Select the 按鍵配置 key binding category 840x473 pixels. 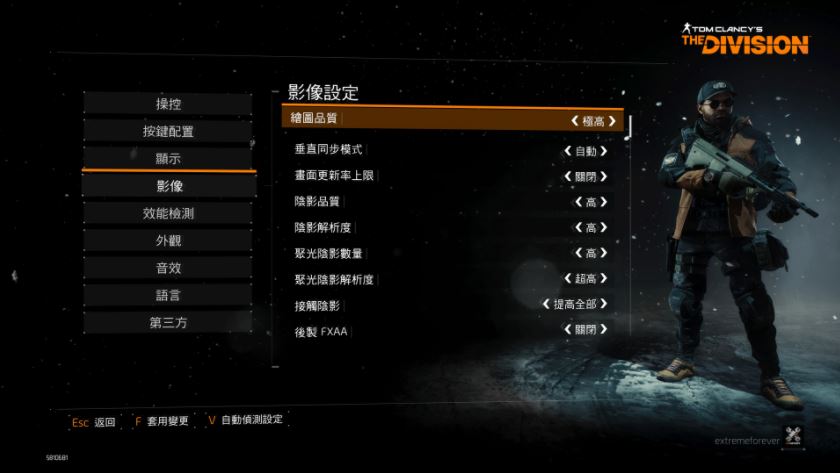pos(168,131)
